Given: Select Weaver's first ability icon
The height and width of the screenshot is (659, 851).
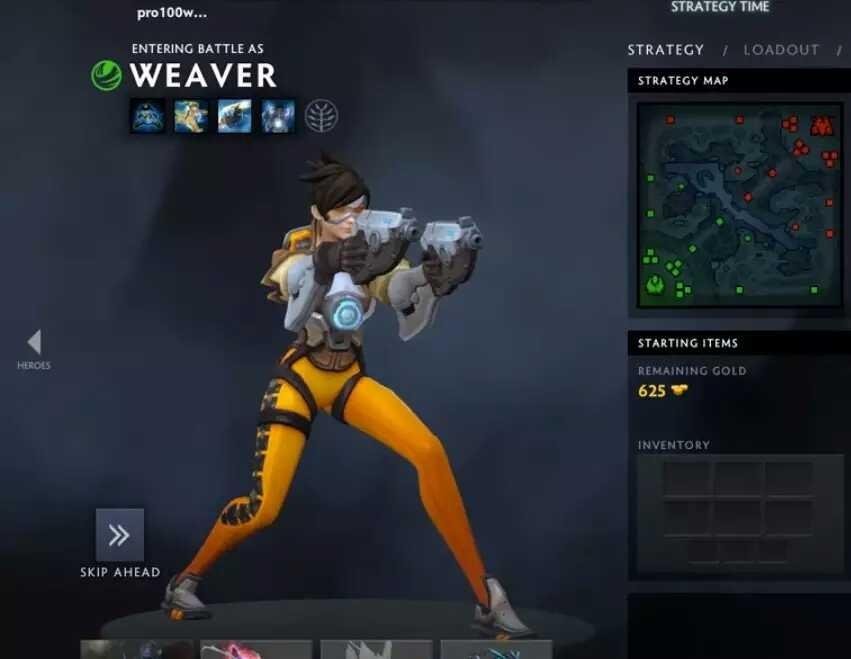Looking at the screenshot, I should (x=148, y=116).
